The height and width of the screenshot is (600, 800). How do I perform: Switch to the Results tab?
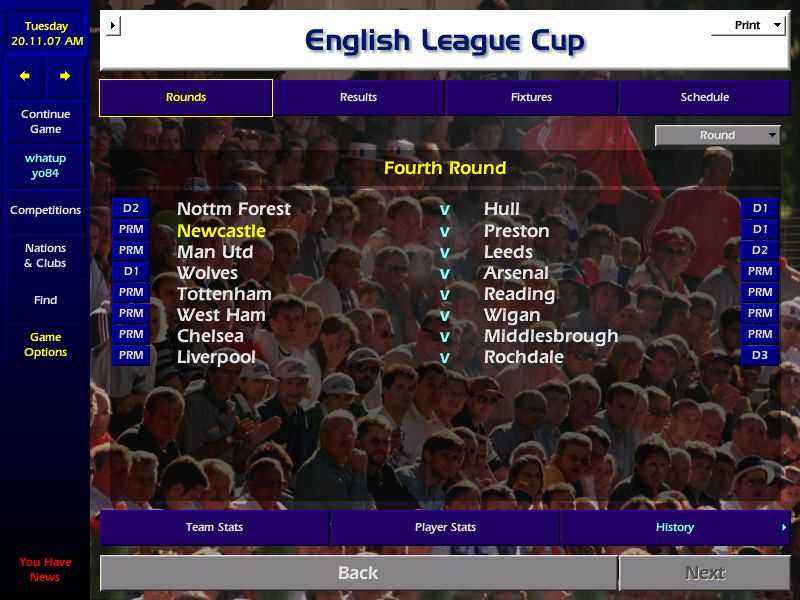point(358,97)
